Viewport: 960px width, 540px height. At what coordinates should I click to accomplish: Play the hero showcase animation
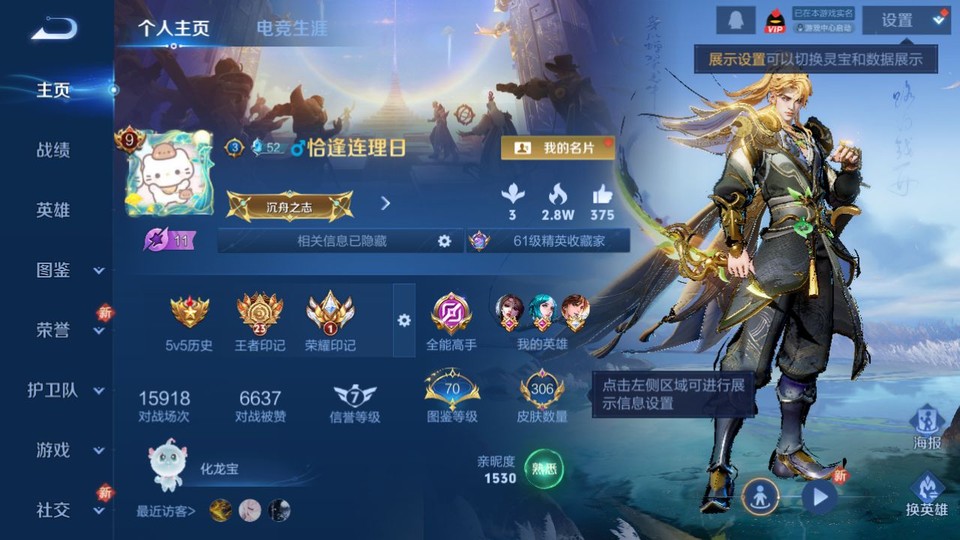pyautogui.click(x=819, y=496)
